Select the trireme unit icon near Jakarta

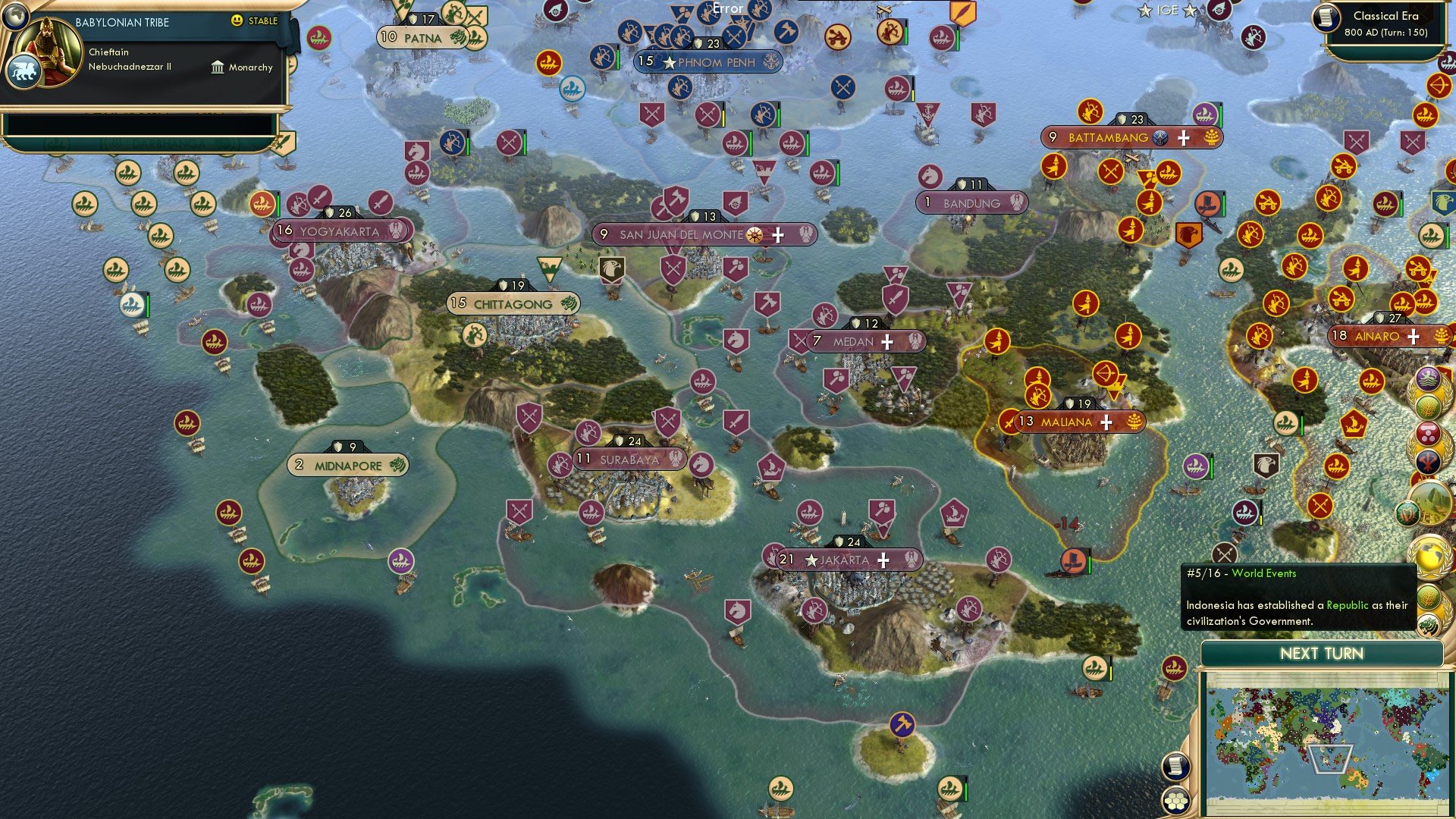pos(810,513)
